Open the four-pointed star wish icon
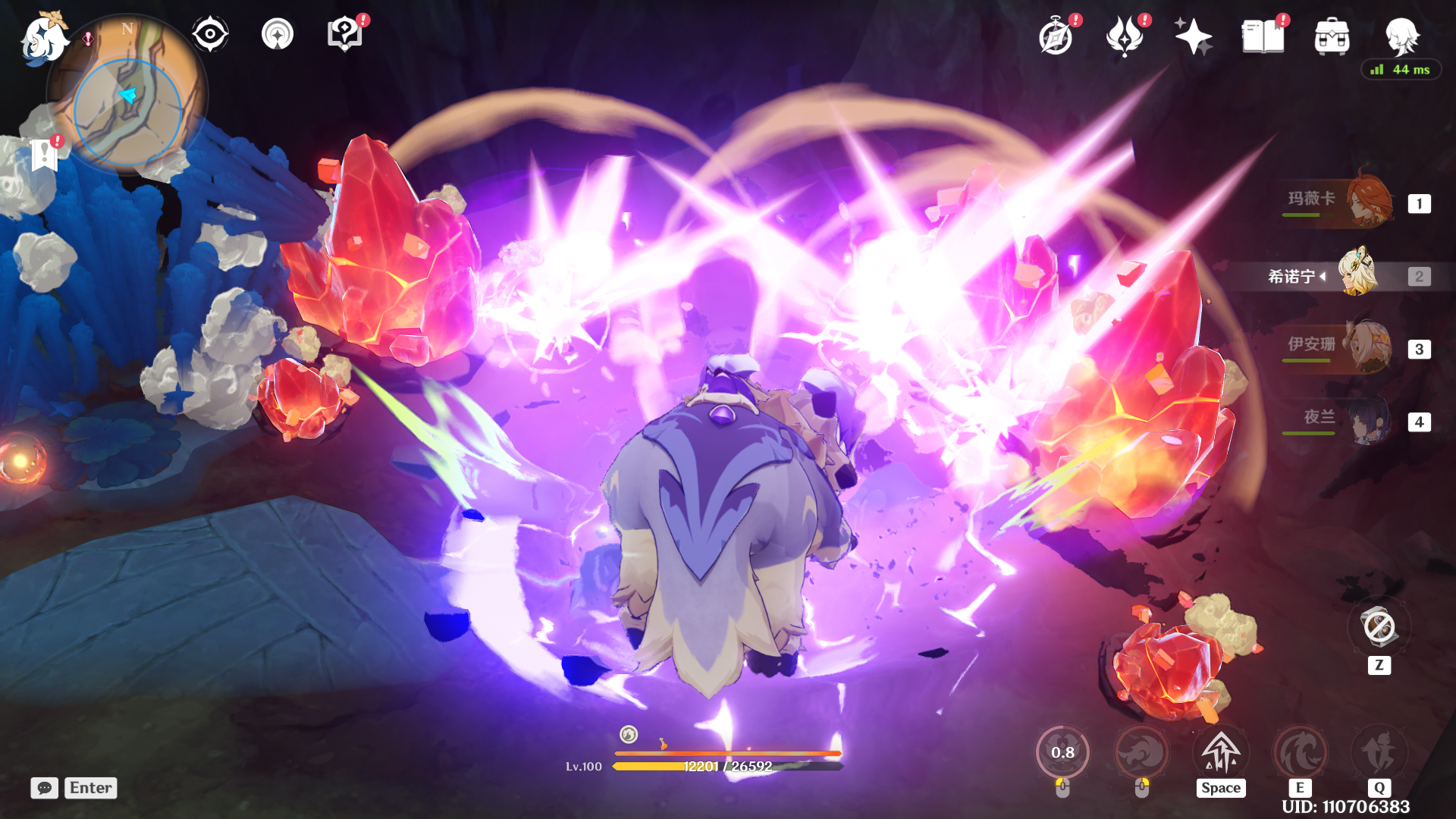The image size is (1456, 819). click(1193, 36)
